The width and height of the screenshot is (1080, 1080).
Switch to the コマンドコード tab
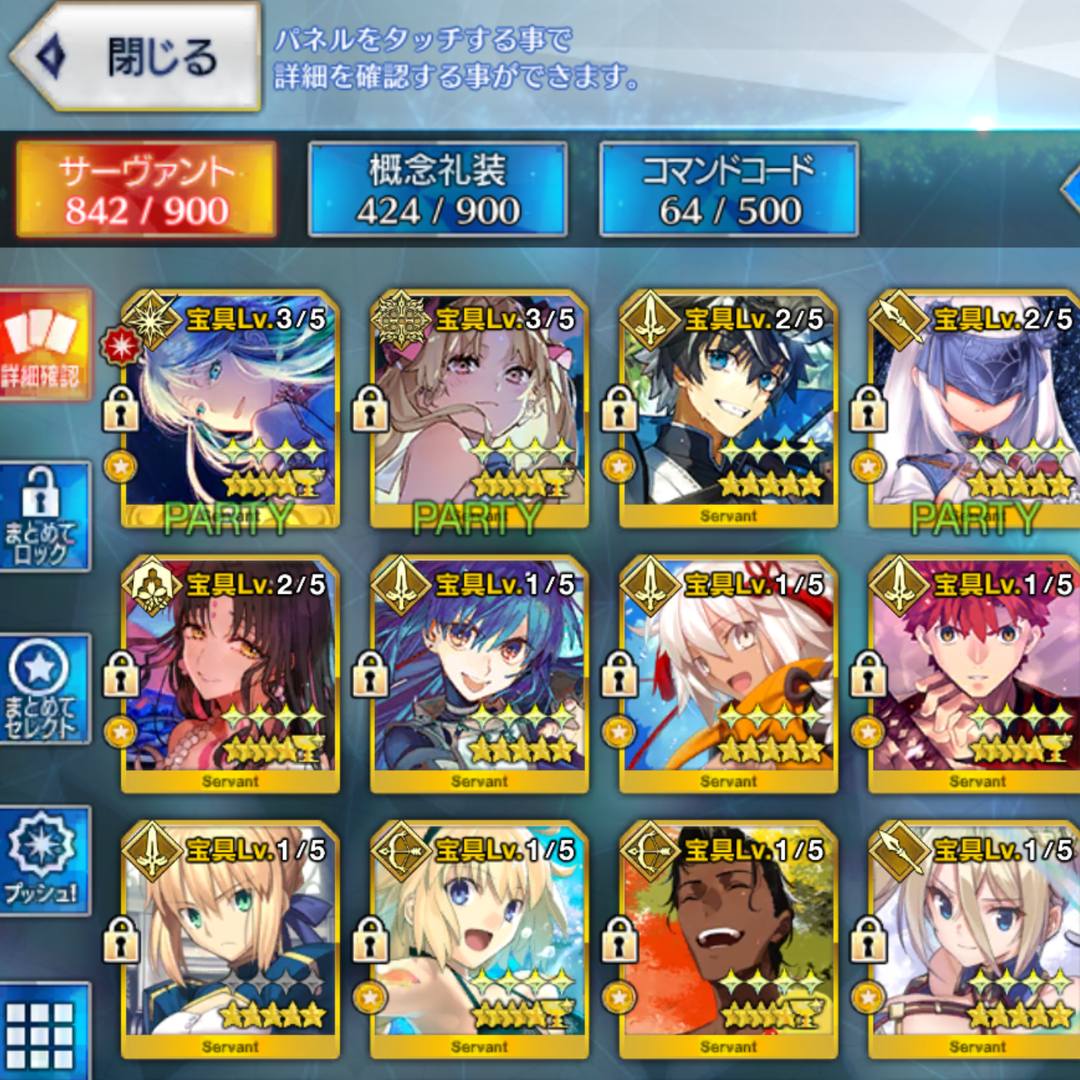tap(729, 190)
